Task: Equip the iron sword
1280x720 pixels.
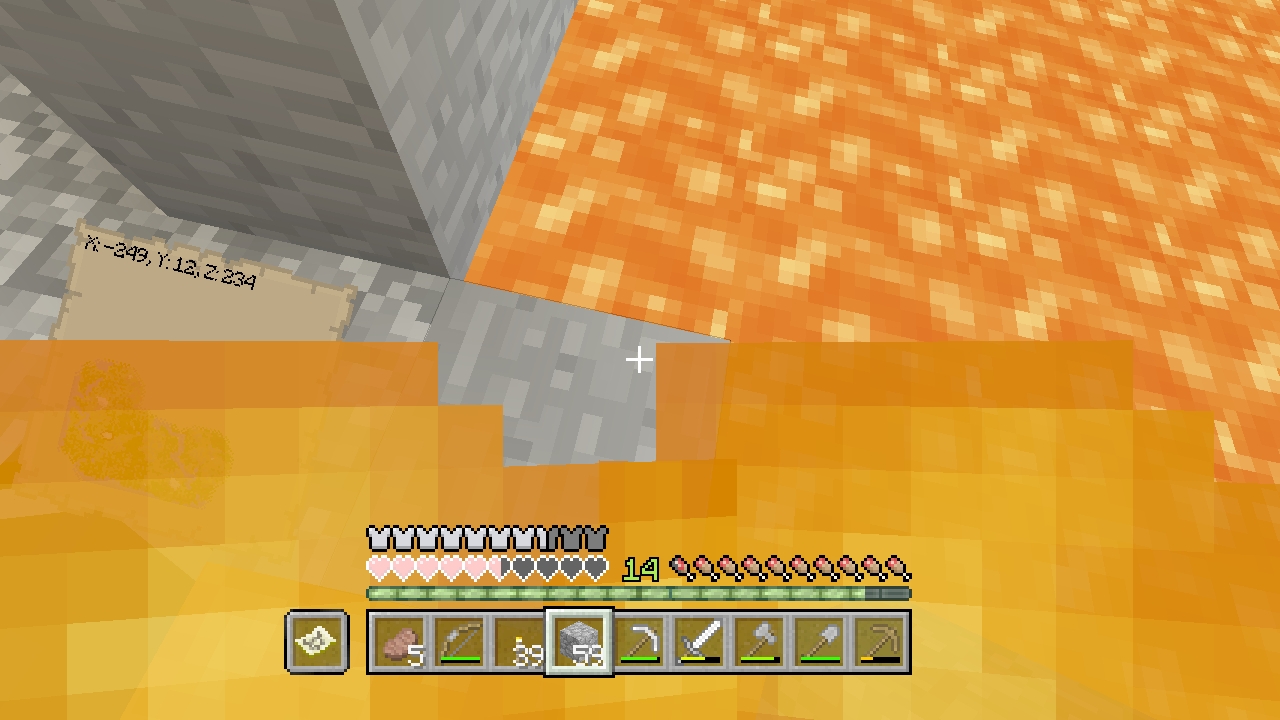Action: pos(699,642)
